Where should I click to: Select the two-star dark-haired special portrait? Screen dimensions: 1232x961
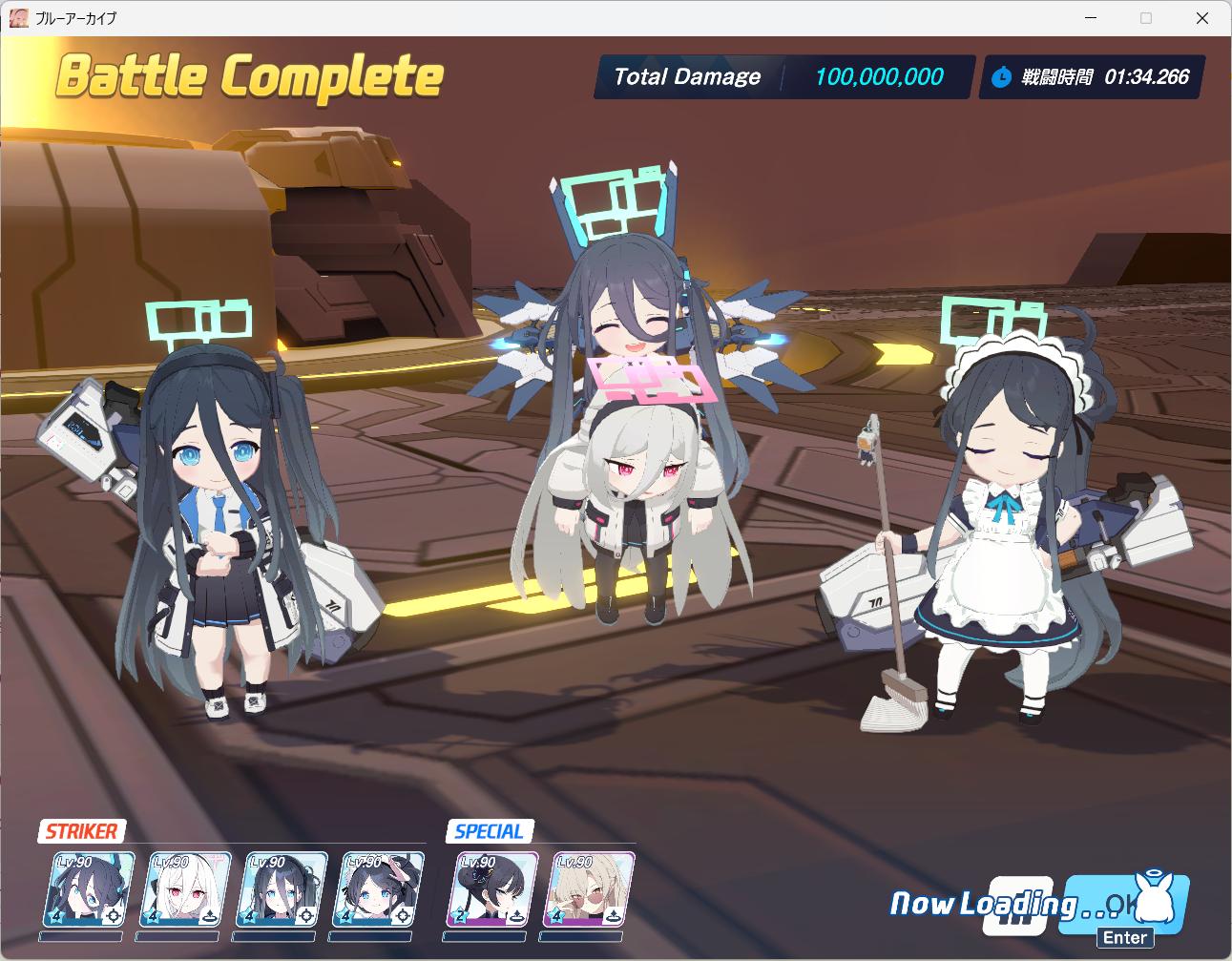click(x=491, y=889)
